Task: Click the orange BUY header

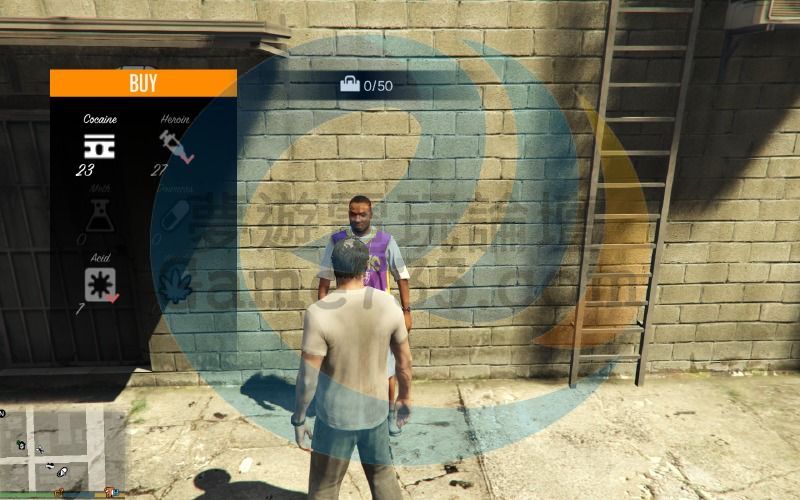Action: (x=143, y=83)
